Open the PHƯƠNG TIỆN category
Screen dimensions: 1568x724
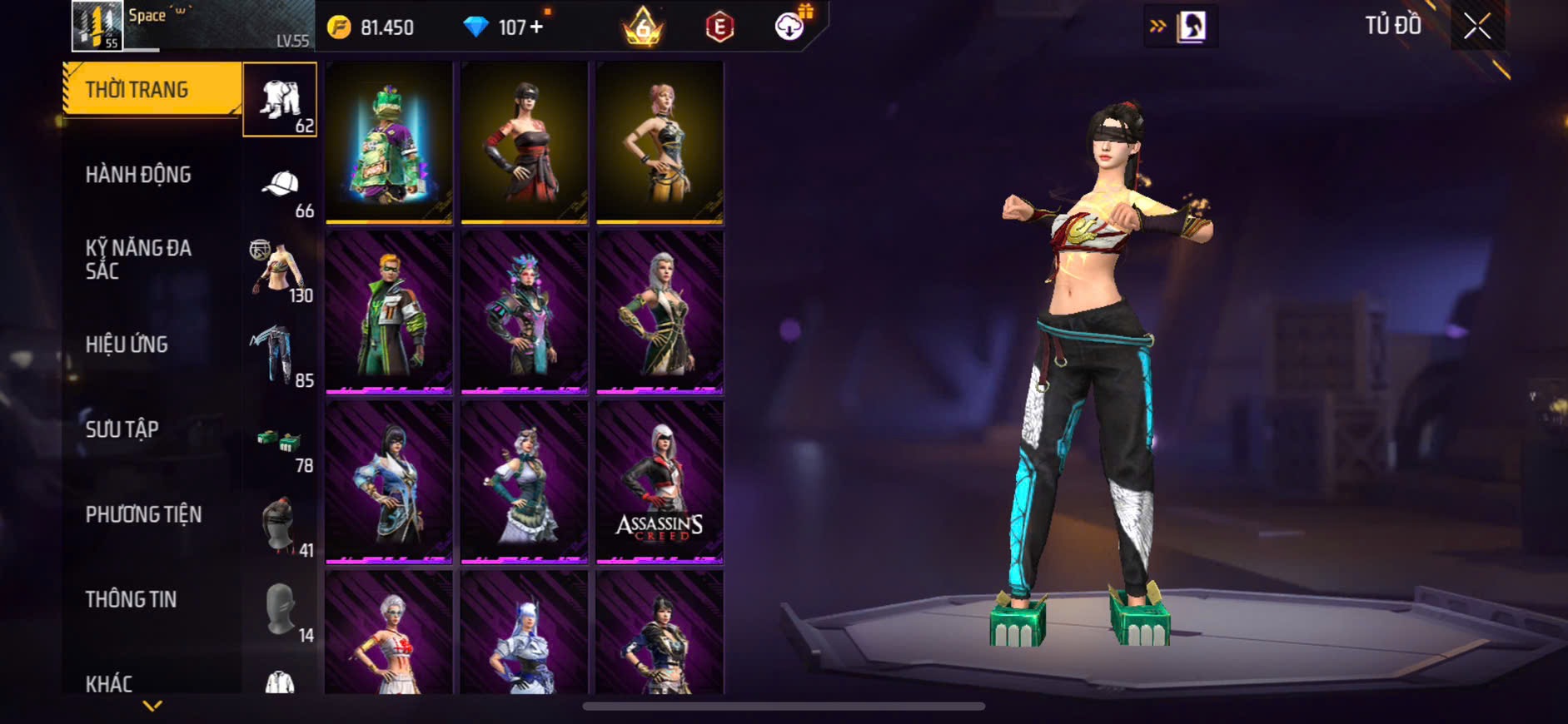click(143, 514)
